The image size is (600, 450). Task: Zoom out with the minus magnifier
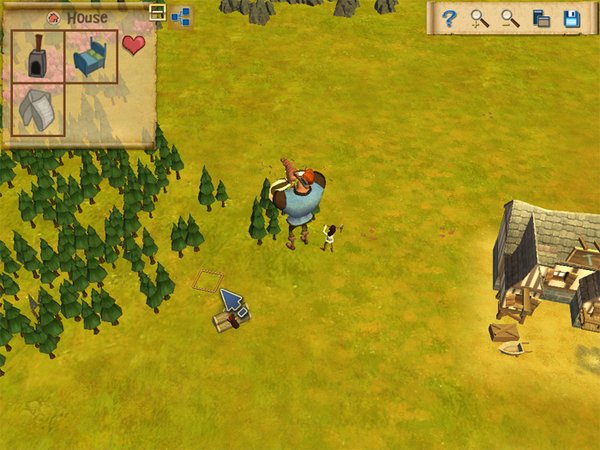click(x=510, y=18)
